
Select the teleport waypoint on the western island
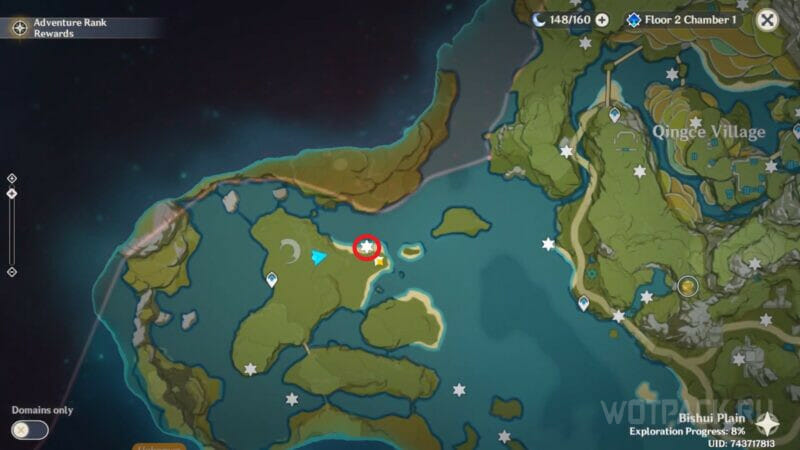[x=271, y=281]
